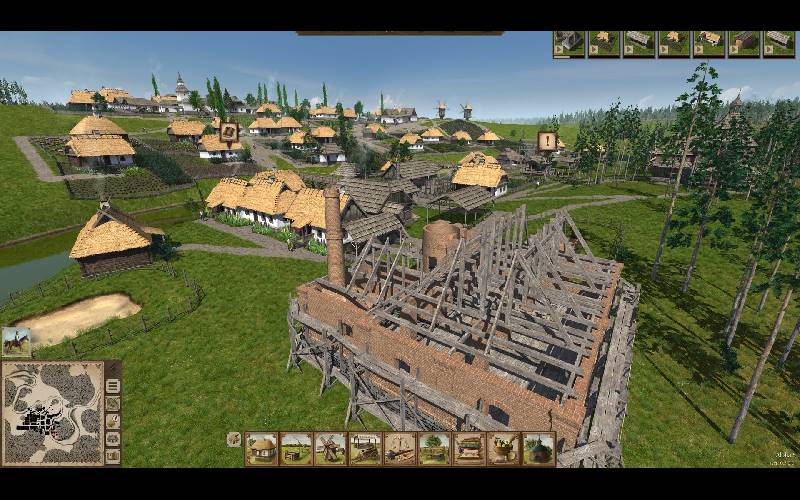The image size is (800, 500).
Task: Open the market stall category
Action: [x=469, y=449]
